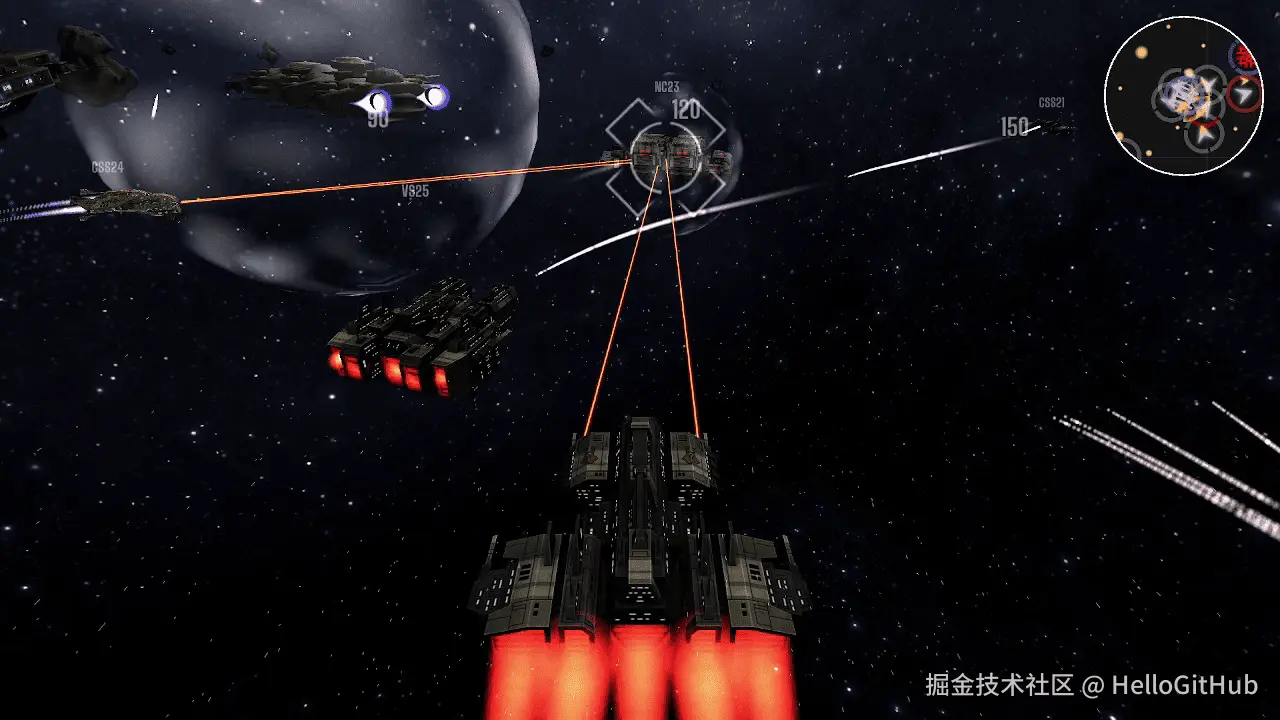Choose the lowest grey-ringed arrow on the radar
This screenshot has height=720, width=1280.
pos(1205,133)
